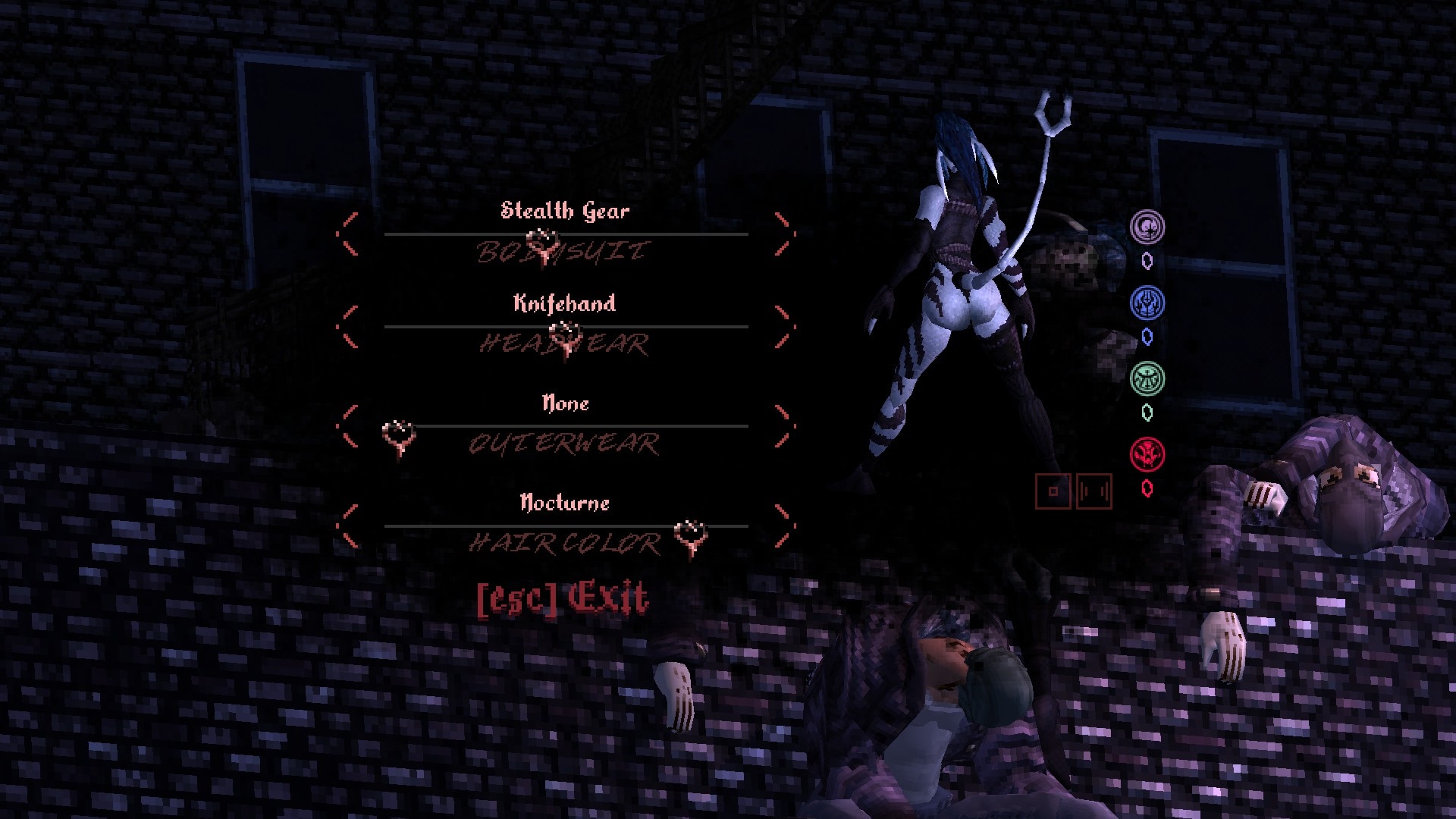Choose the next Outerwear option

[x=784, y=426]
